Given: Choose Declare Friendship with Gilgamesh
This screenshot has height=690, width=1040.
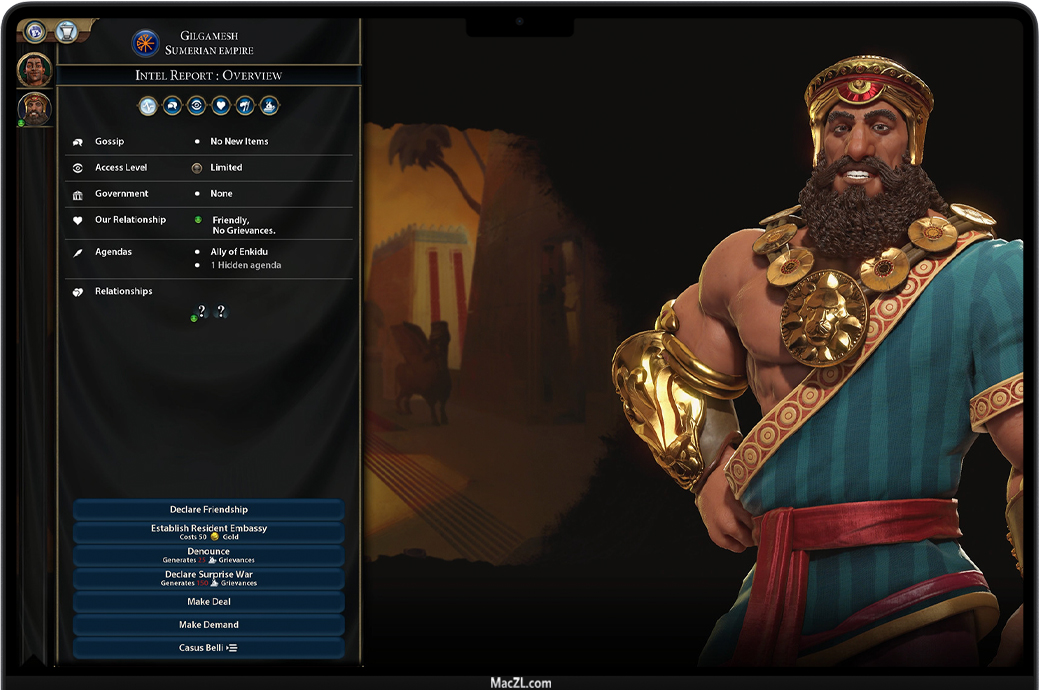Looking at the screenshot, I should (209, 510).
